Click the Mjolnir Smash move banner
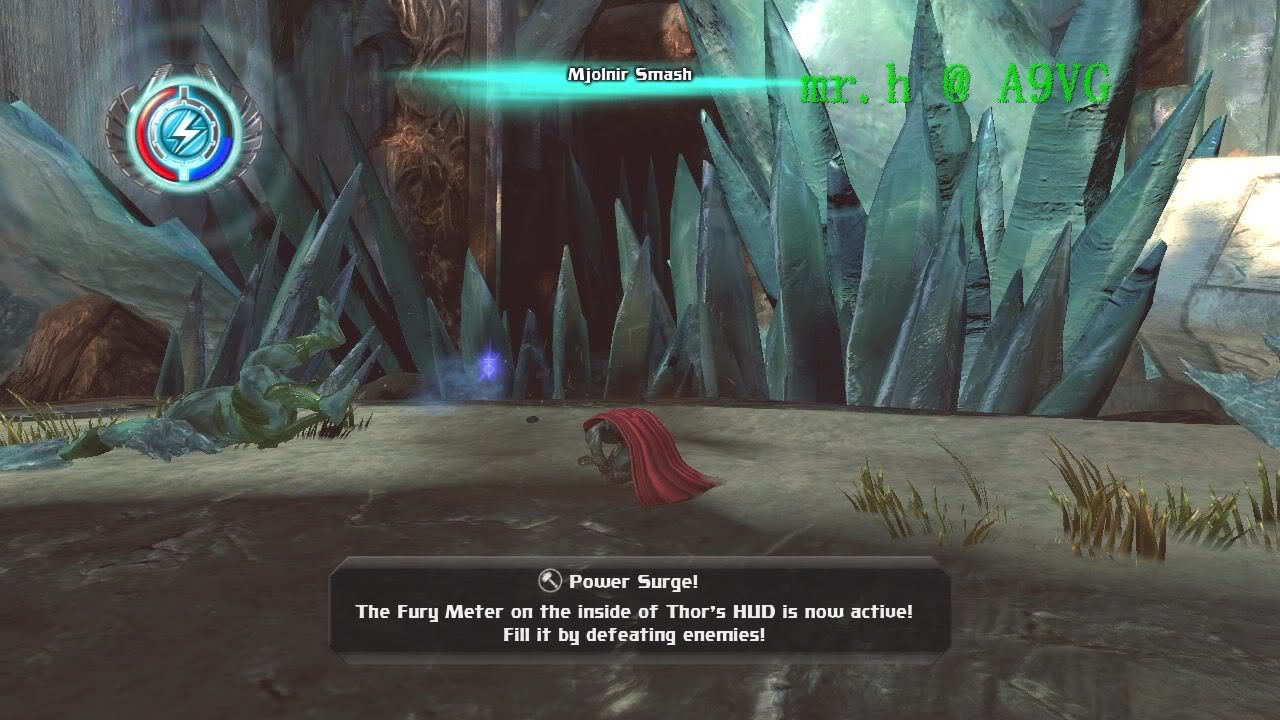Image resolution: width=1280 pixels, height=720 pixels. pyautogui.click(x=629, y=75)
